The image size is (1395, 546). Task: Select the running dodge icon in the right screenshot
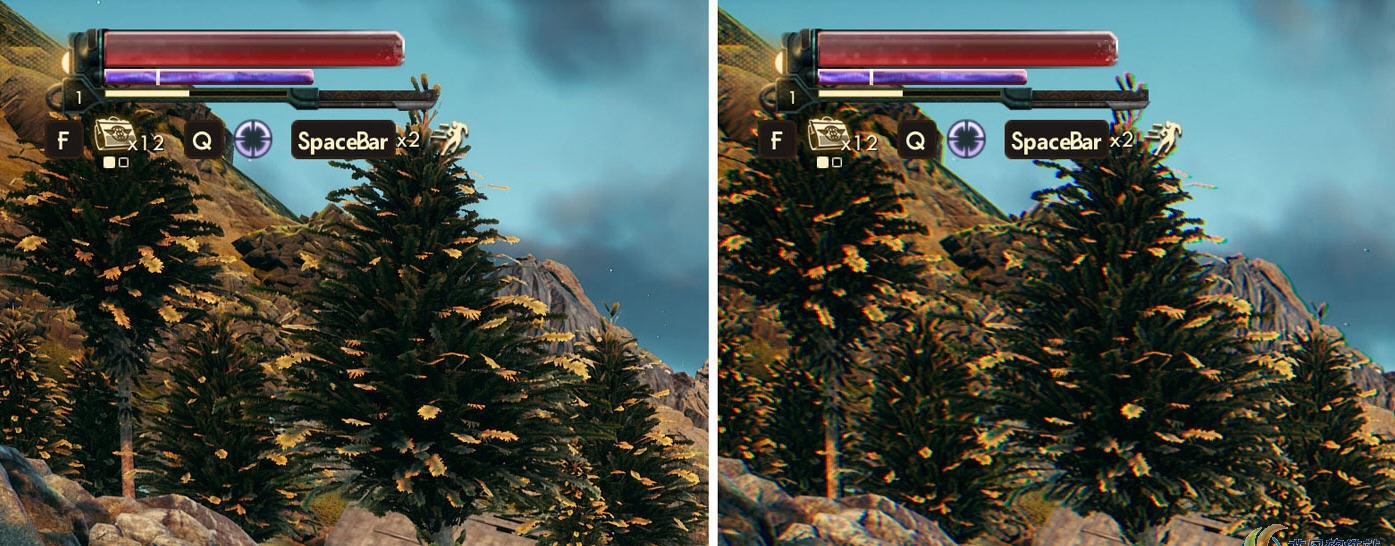coord(1166,135)
